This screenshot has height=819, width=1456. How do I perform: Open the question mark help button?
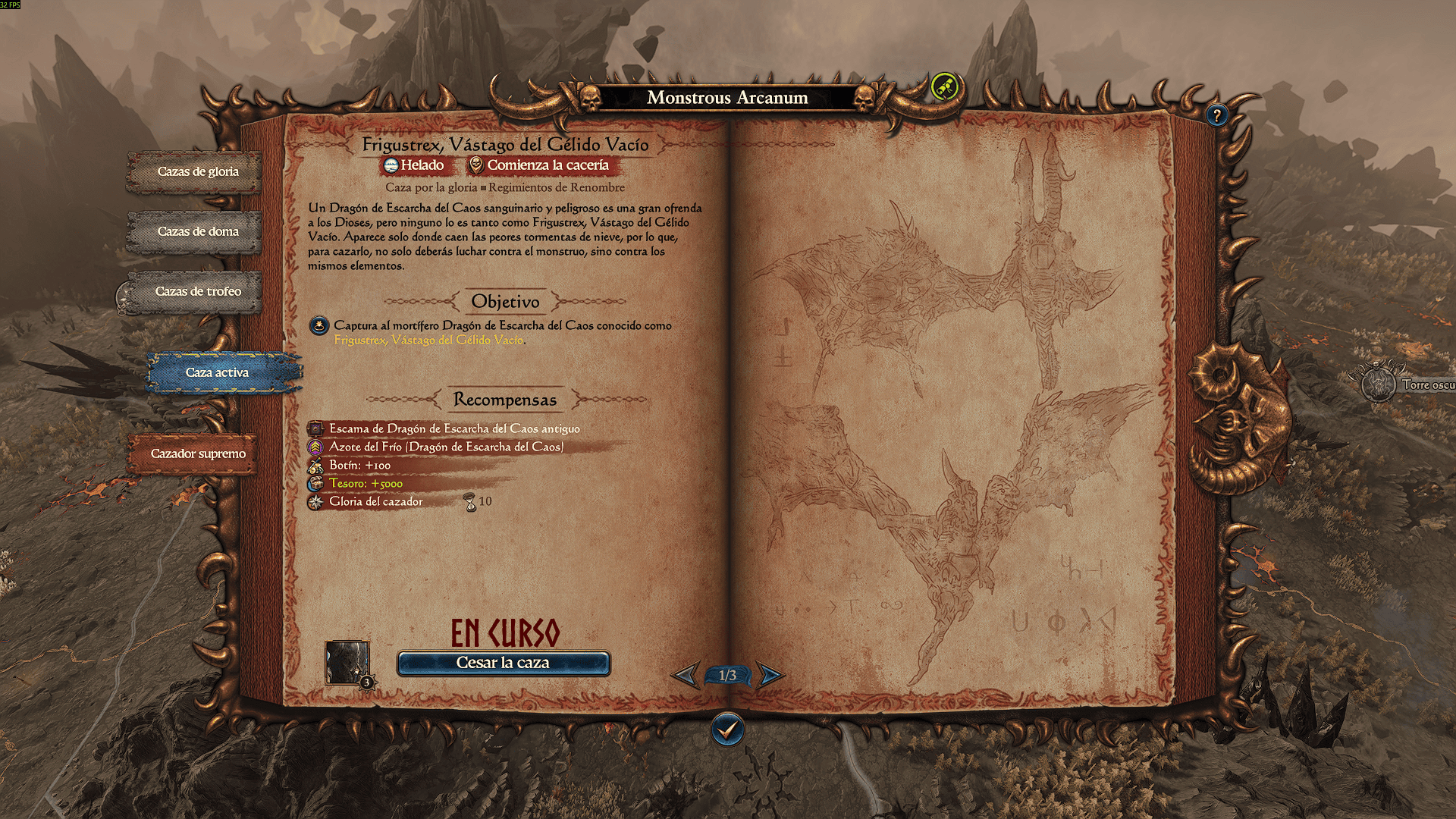pos(1216,115)
